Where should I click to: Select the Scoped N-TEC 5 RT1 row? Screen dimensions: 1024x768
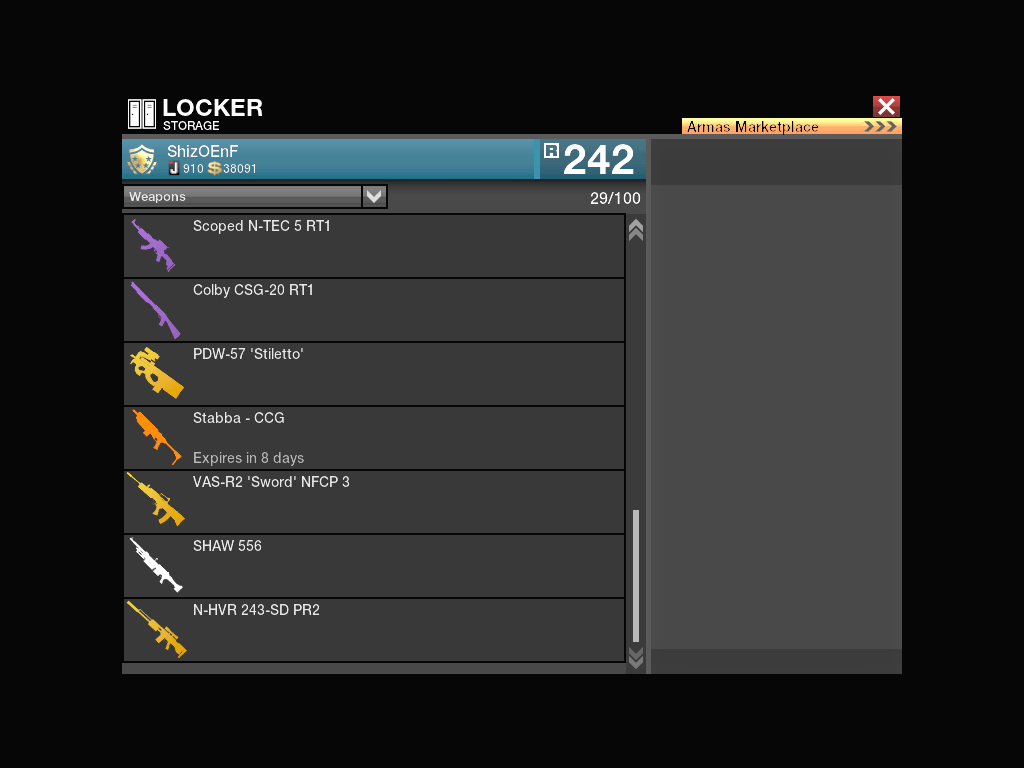pos(374,246)
